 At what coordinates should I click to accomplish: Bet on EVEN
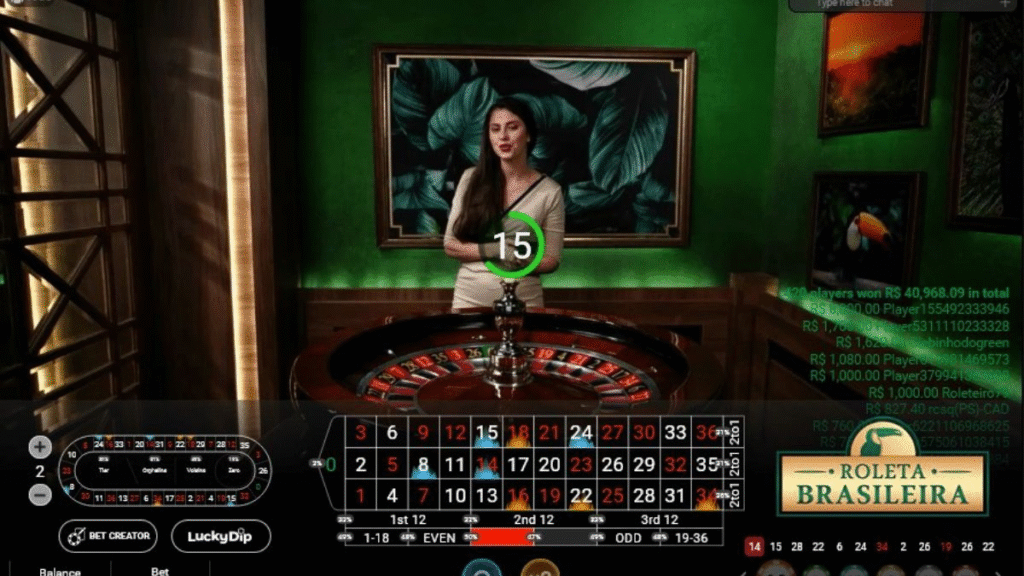click(440, 538)
